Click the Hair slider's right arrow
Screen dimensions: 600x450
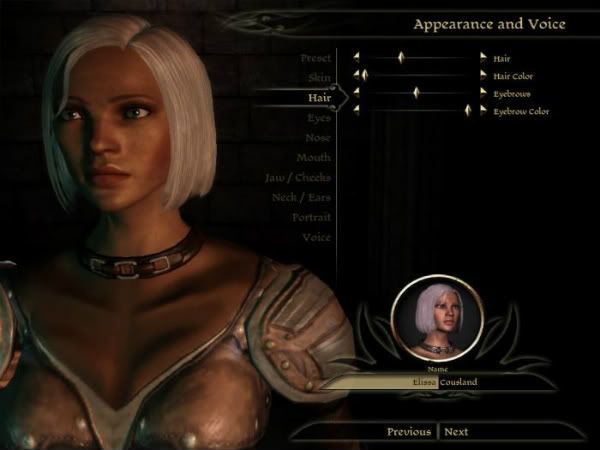click(x=484, y=59)
